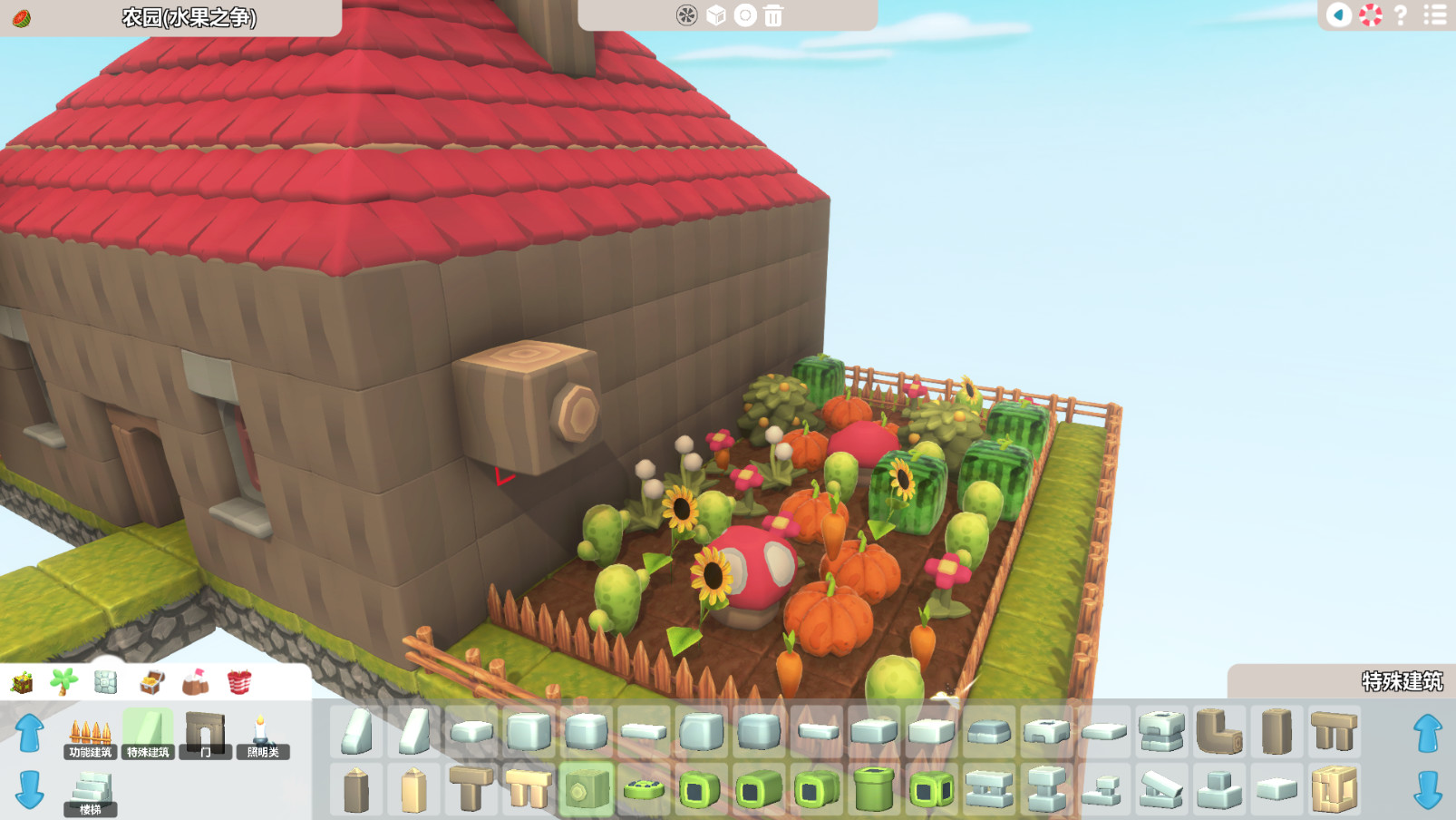Click the red striped bucket category icon

coord(238,684)
